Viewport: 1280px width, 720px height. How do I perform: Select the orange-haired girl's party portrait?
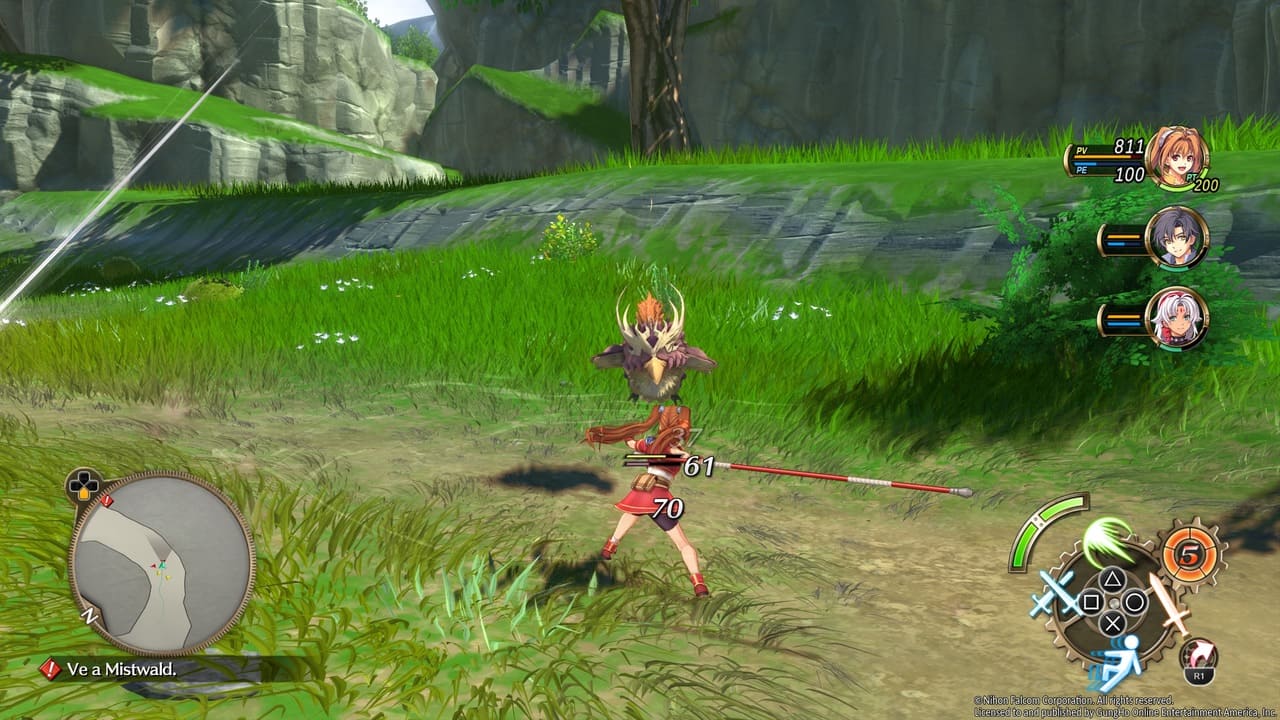pyautogui.click(x=1177, y=157)
